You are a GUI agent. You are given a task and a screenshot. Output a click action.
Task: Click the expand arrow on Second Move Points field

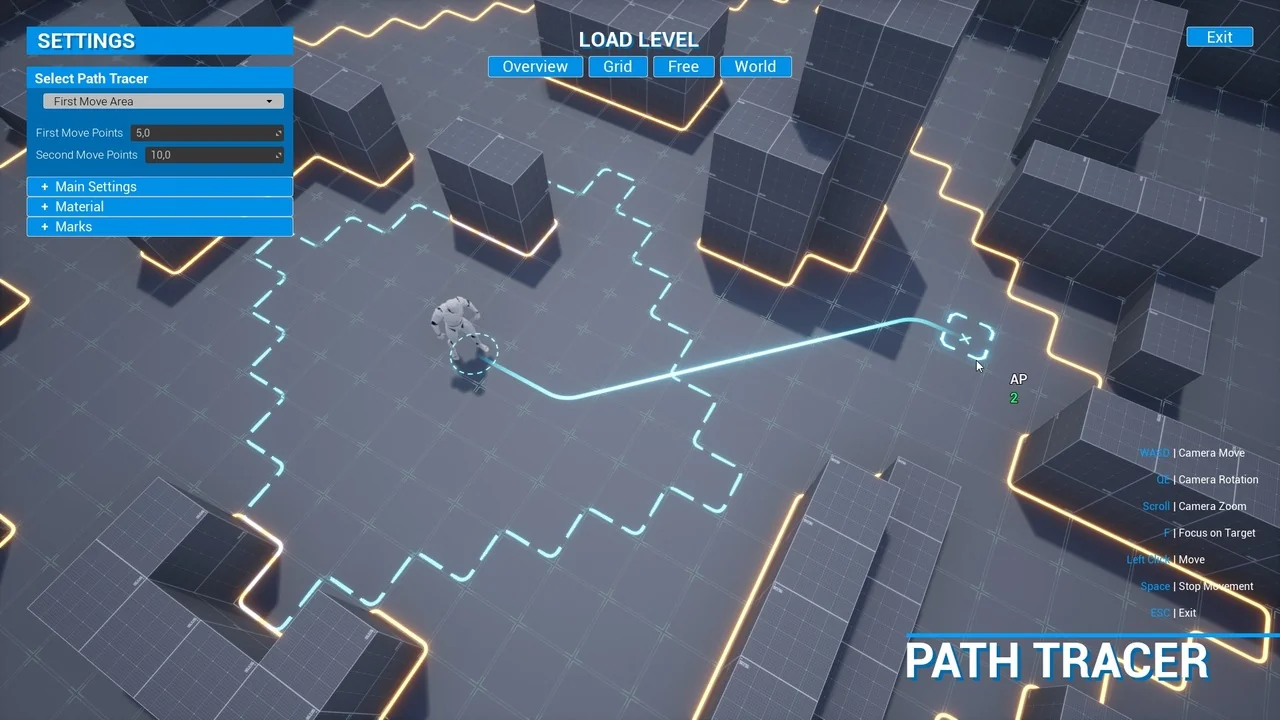click(278, 155)
